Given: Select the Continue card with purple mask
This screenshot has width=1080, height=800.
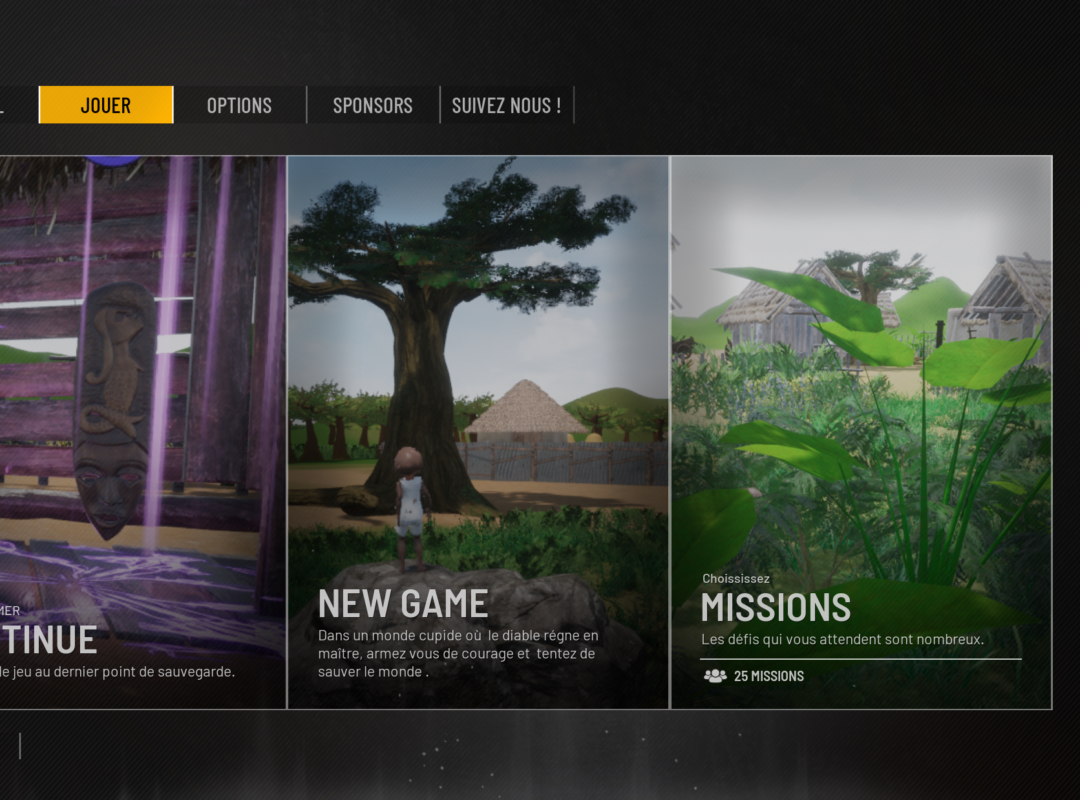Looking at the screenshot, I should click(x=142, y=432).
